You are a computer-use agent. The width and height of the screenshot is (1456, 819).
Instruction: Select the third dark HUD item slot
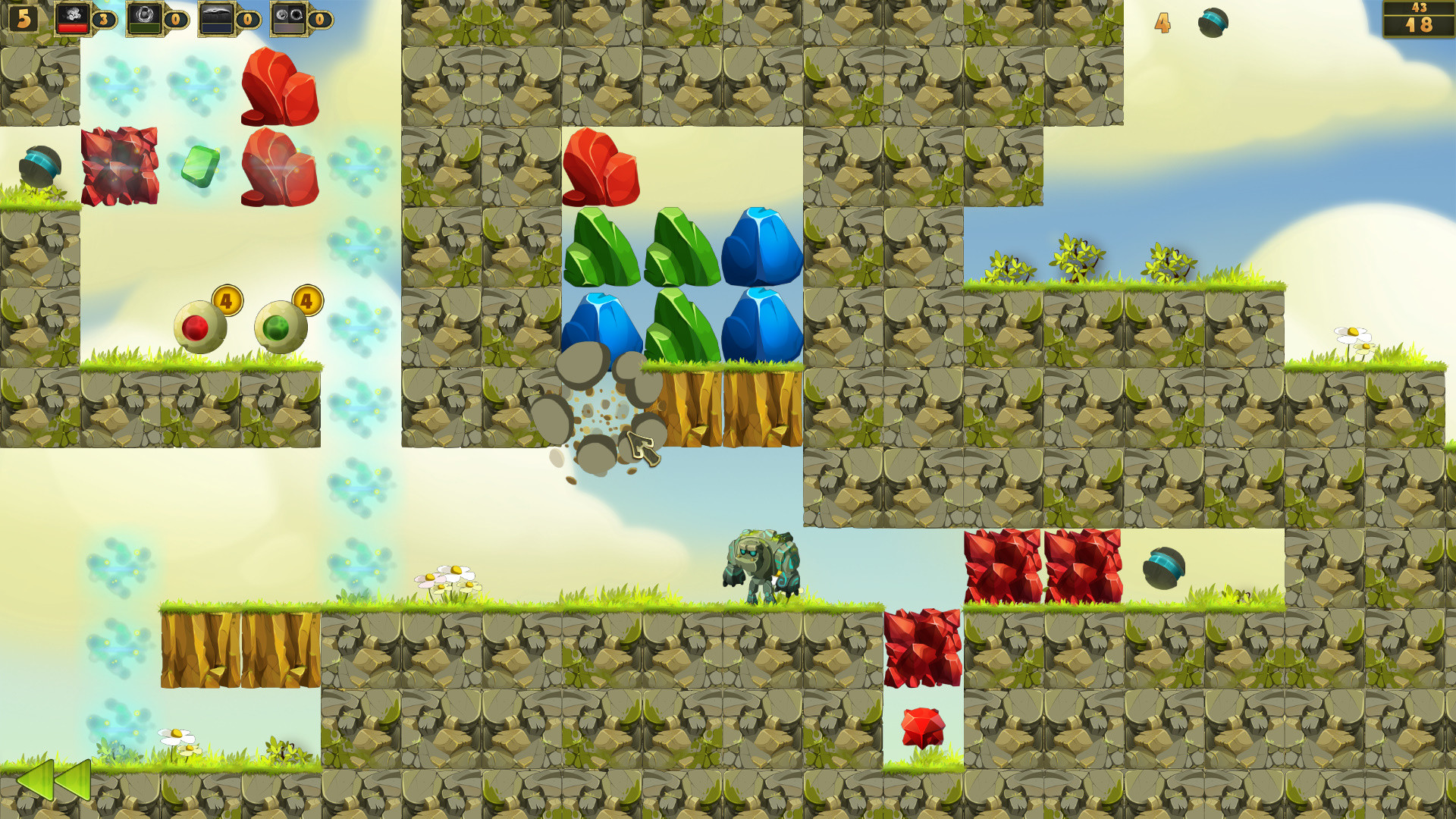216,17
